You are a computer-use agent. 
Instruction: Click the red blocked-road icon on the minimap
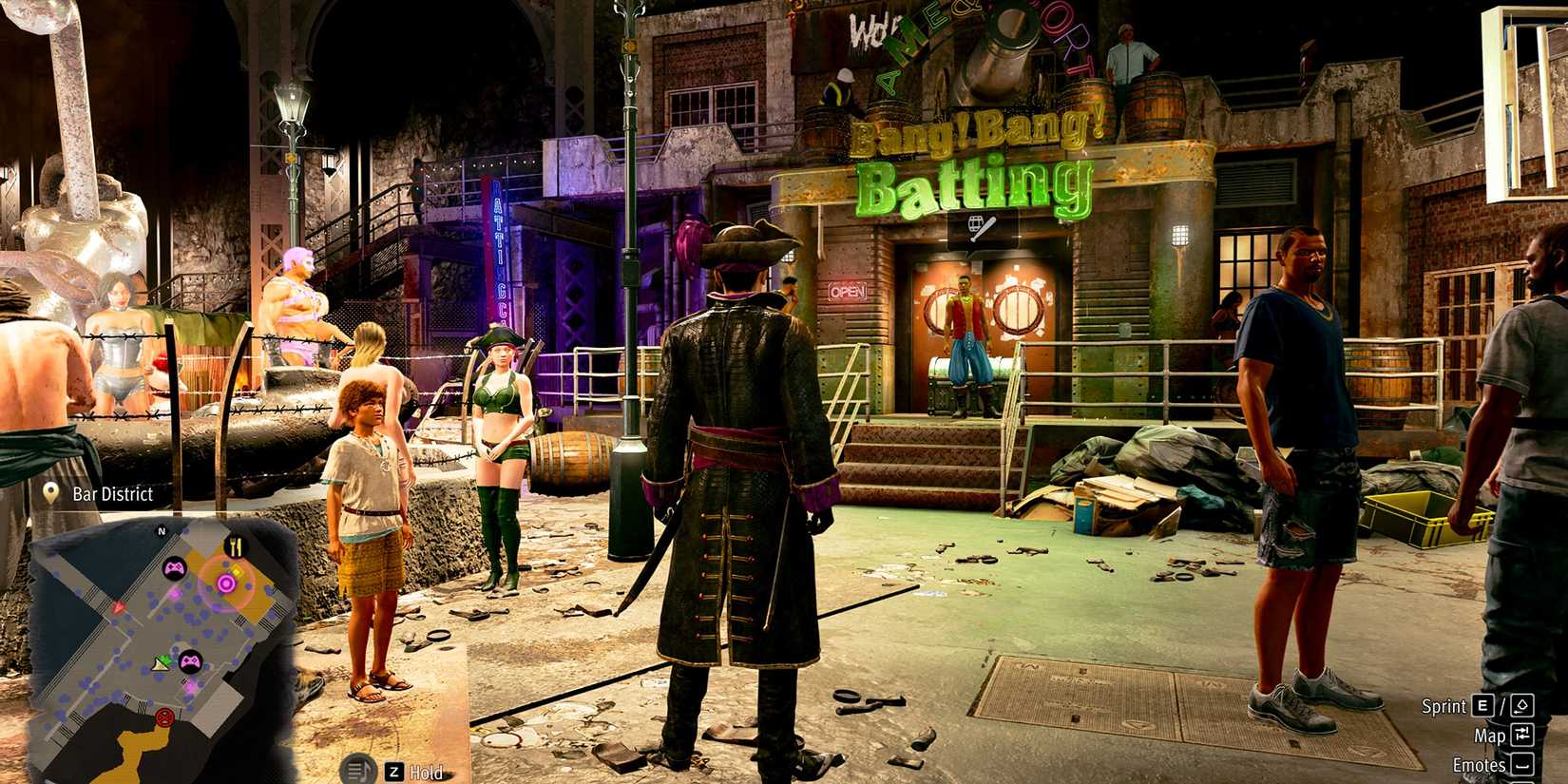click(164, 717)
